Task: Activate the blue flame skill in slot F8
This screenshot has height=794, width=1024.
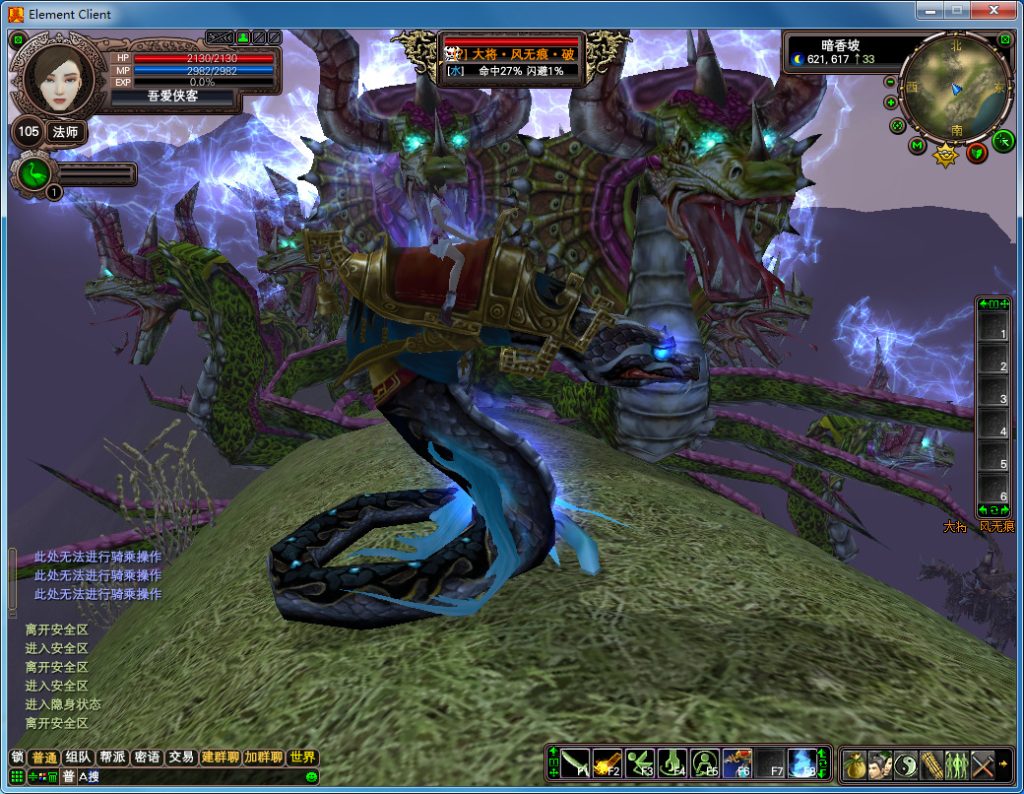Action: pos(801,763)
